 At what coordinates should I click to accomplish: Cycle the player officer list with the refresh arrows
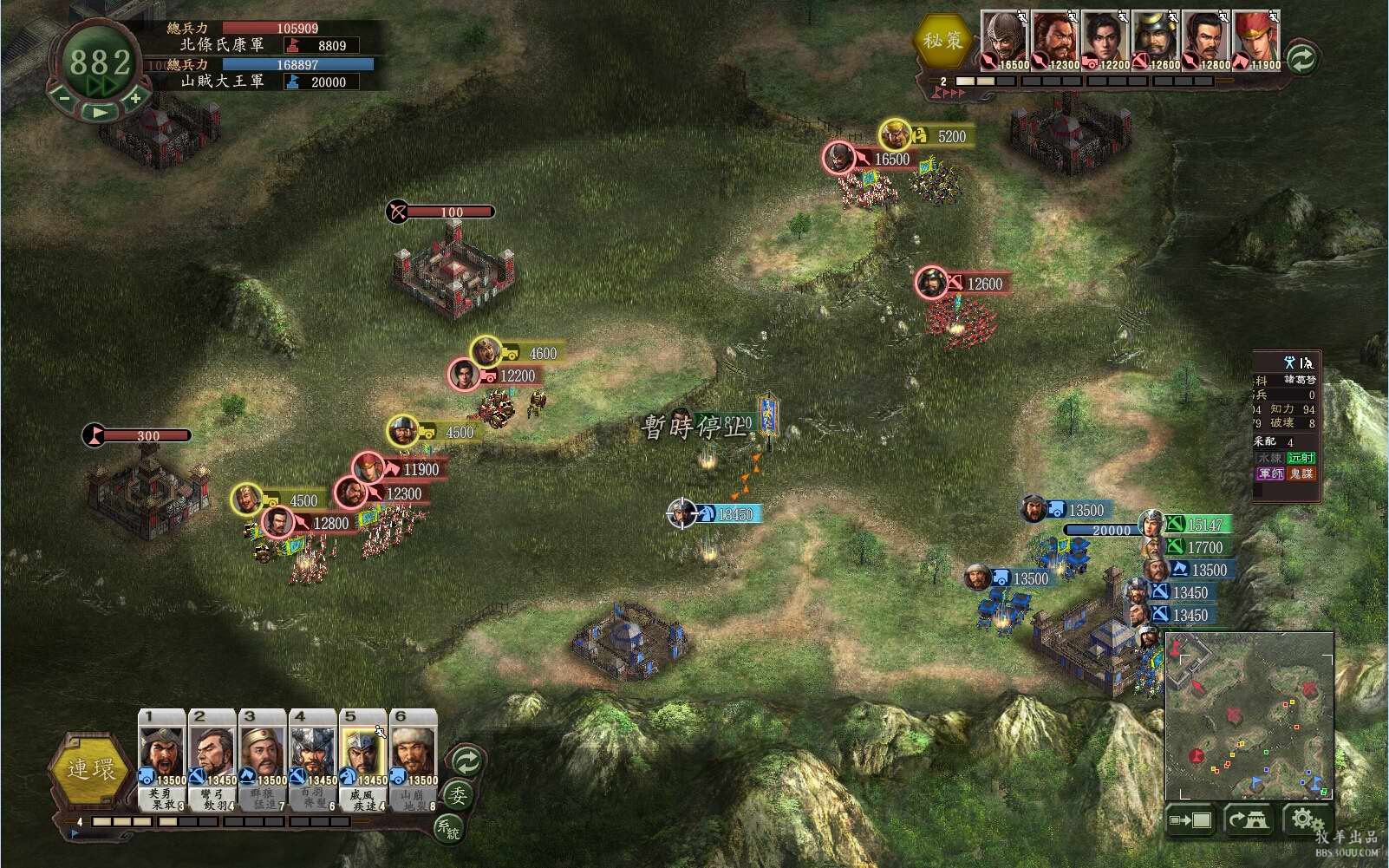point(466,762)
